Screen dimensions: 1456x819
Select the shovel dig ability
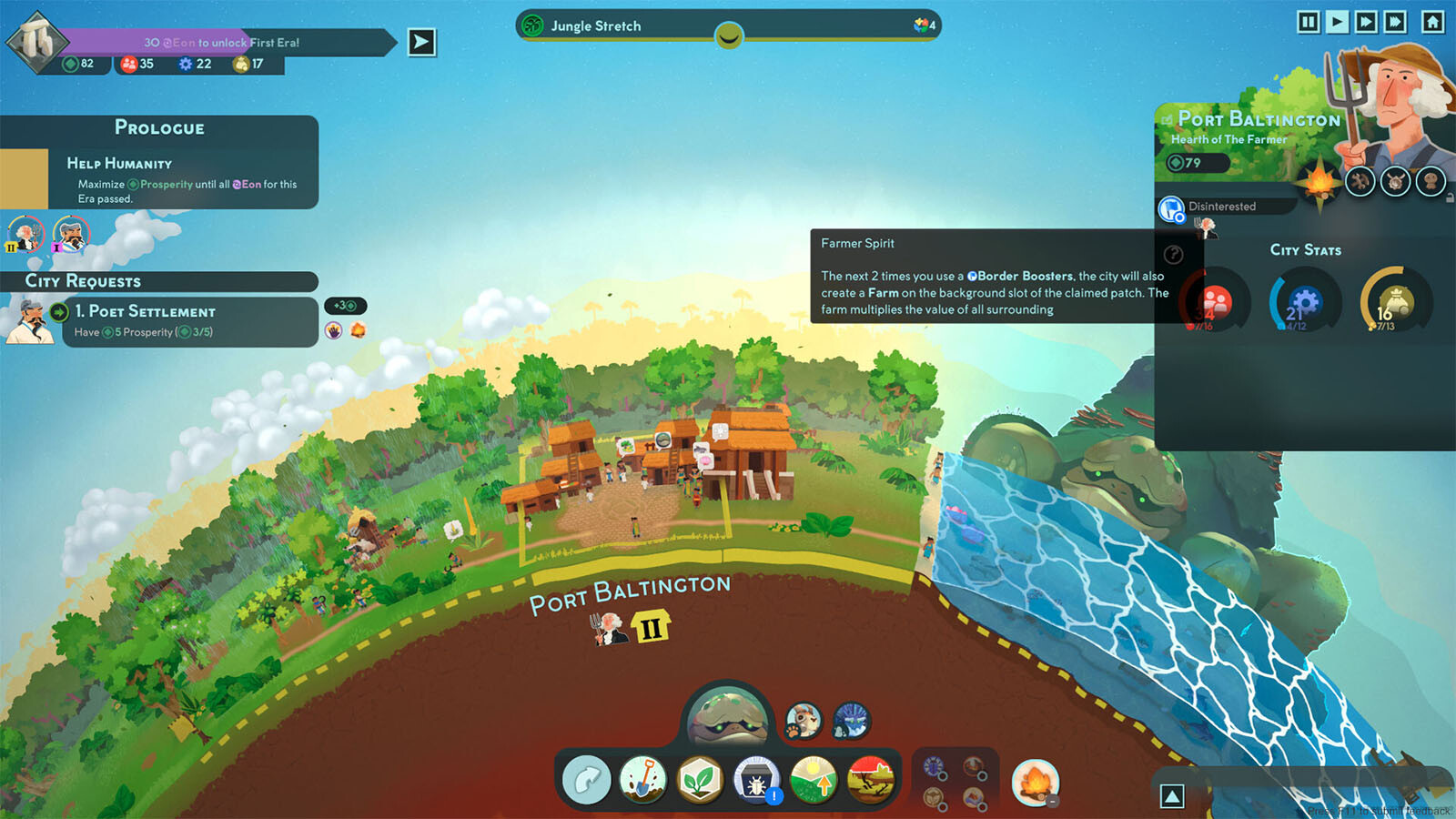tap(643, 781)
